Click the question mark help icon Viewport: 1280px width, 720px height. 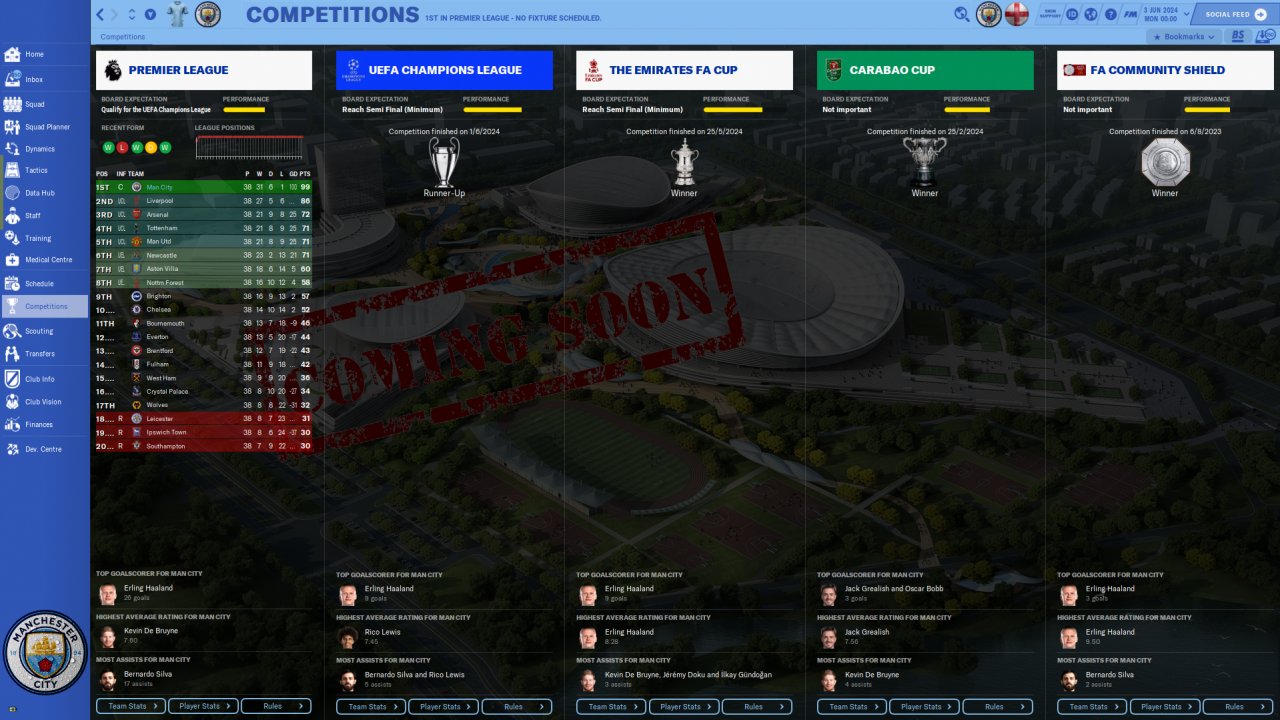click(x=1110, y=15)
